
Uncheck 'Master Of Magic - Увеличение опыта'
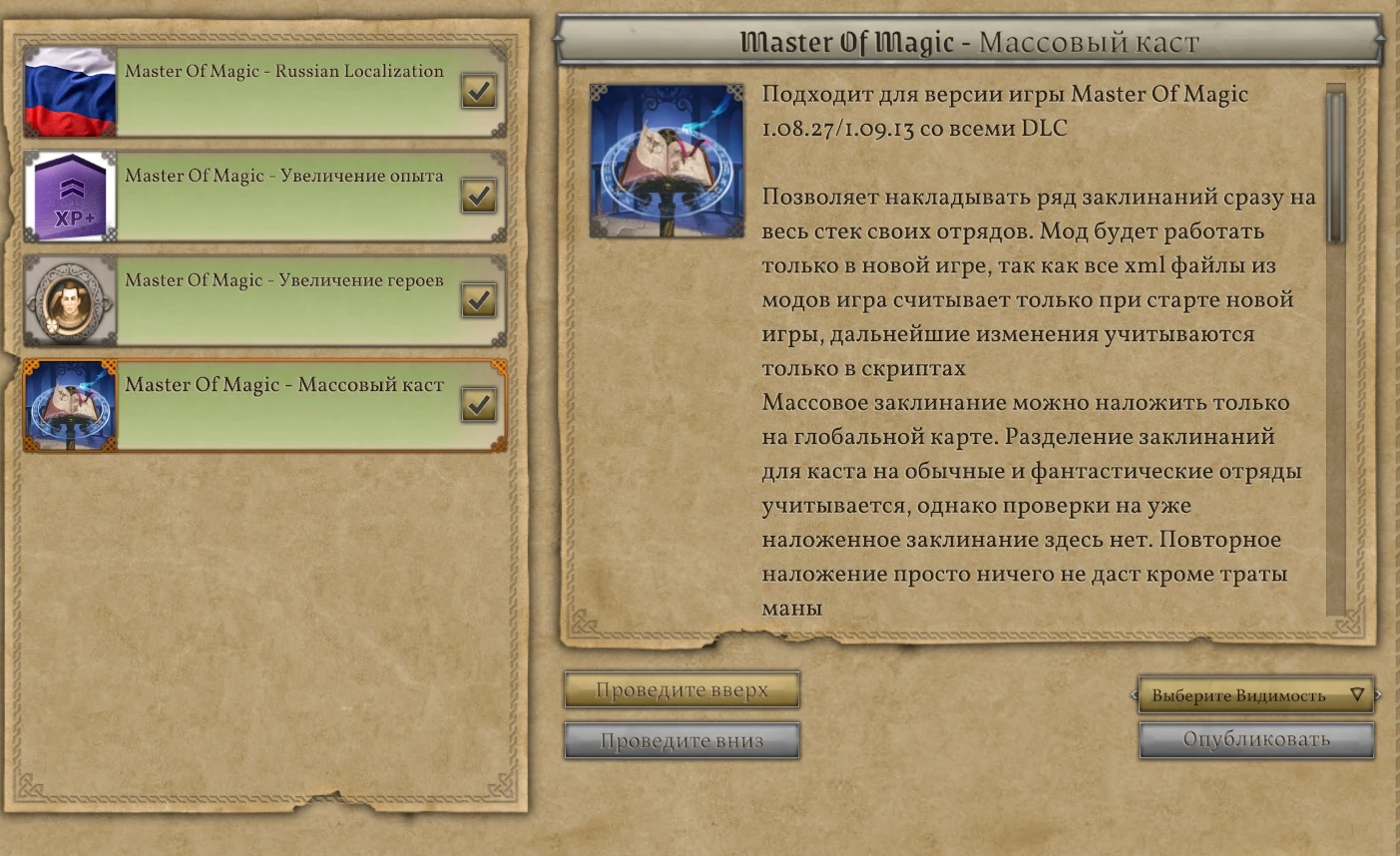(479, 196)
